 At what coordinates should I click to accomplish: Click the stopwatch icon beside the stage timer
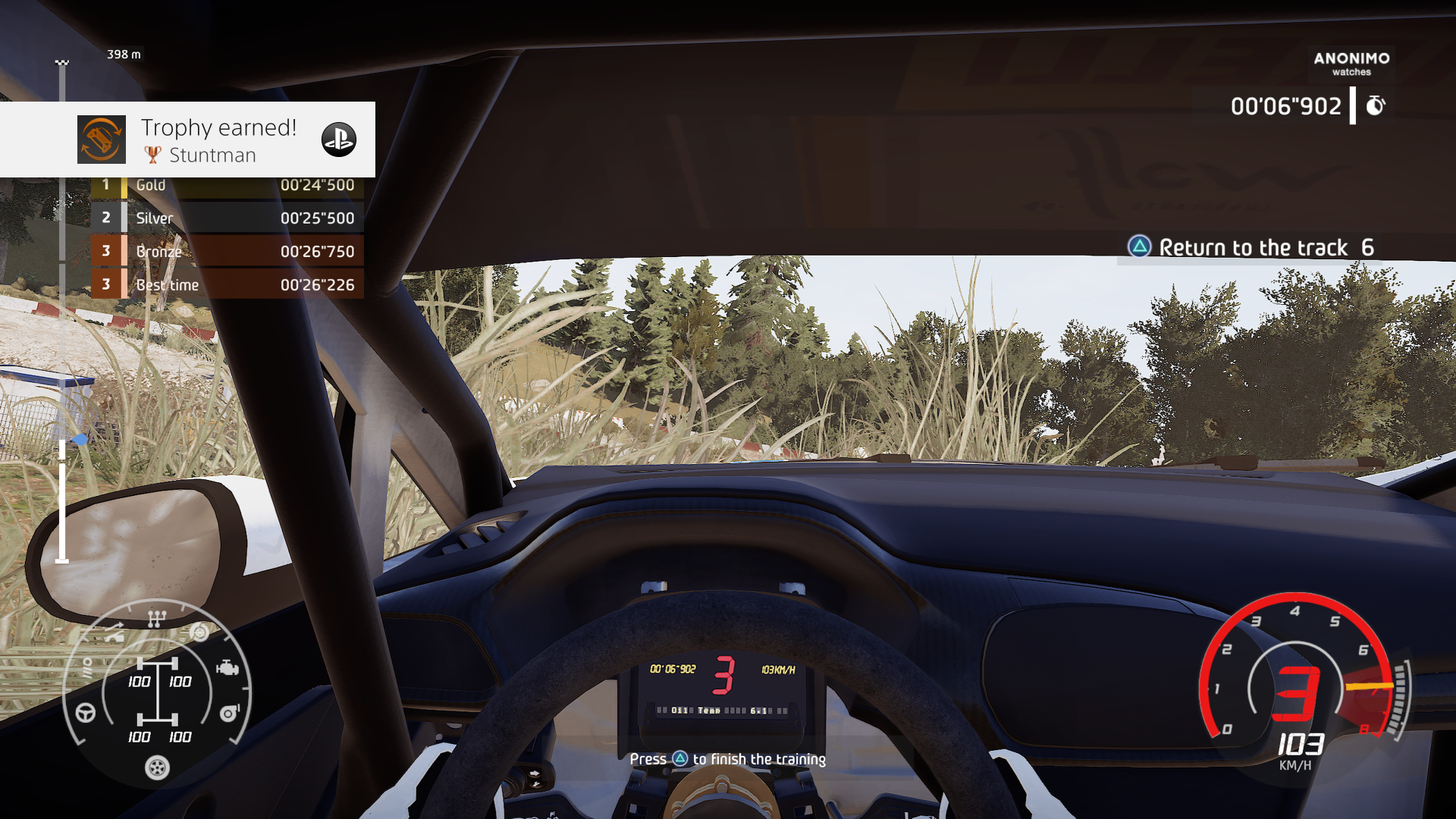(1376, 105)
